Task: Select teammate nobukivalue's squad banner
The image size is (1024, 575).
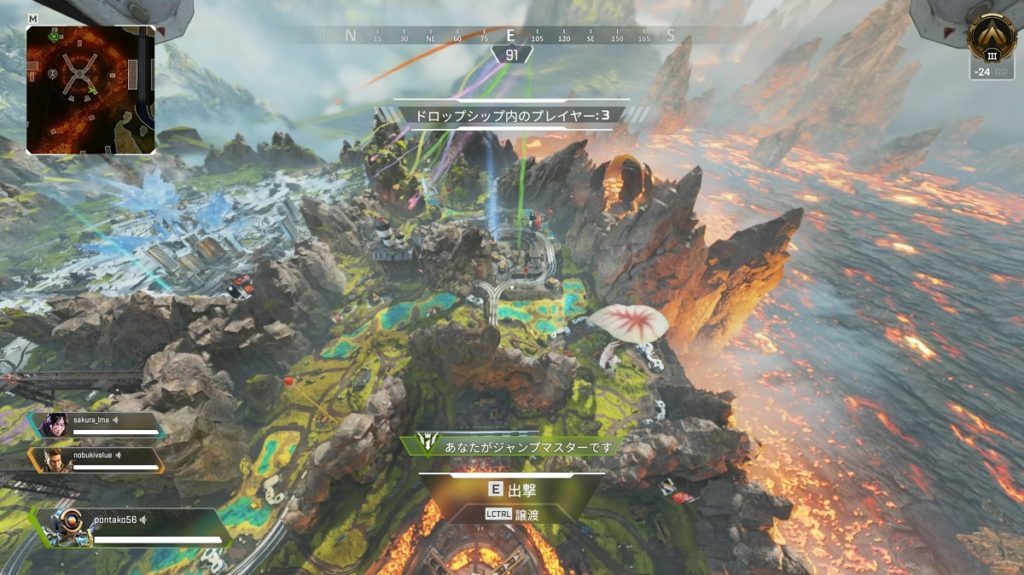Action: 98,459
